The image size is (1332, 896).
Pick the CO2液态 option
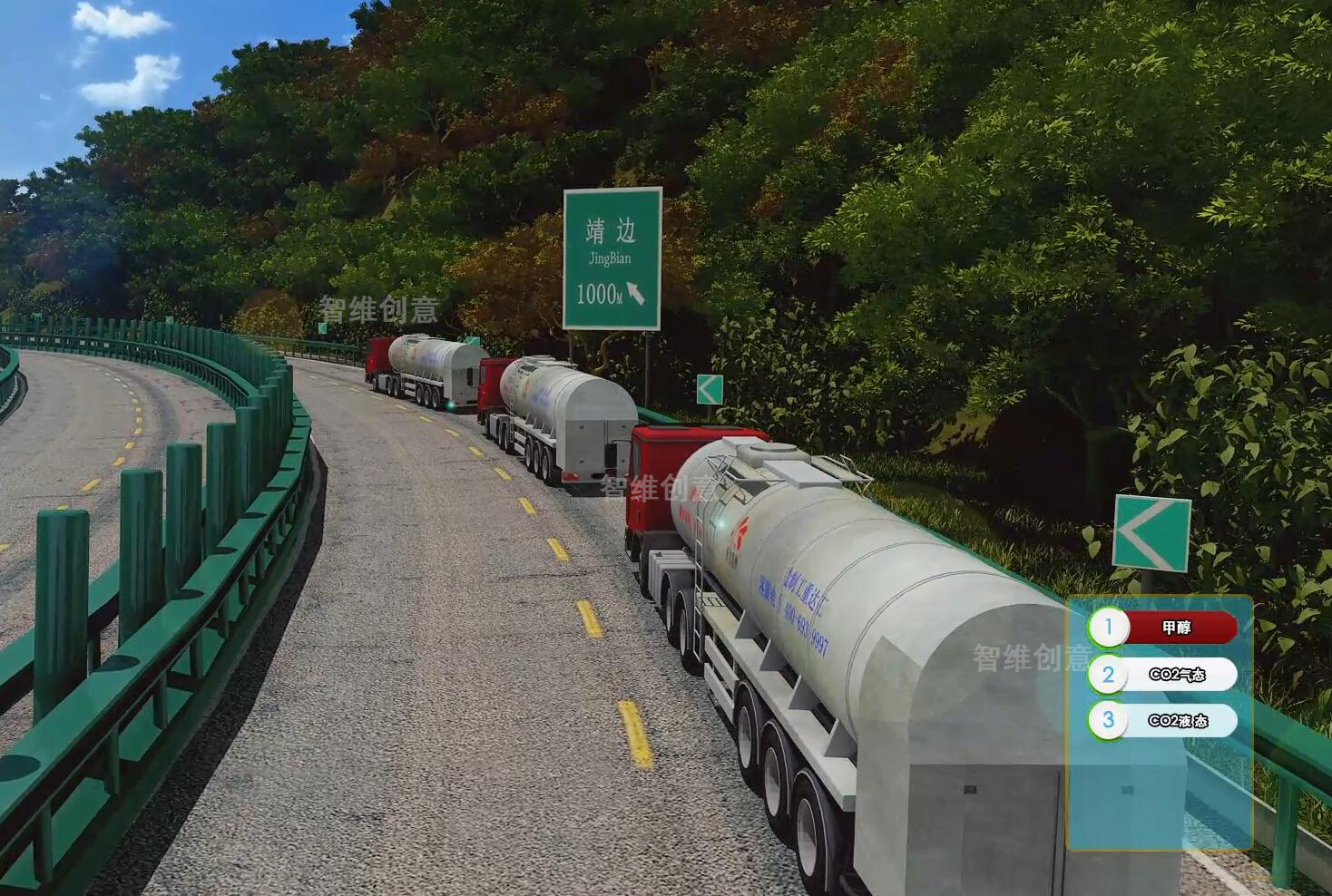click(x=1176, y=721)
